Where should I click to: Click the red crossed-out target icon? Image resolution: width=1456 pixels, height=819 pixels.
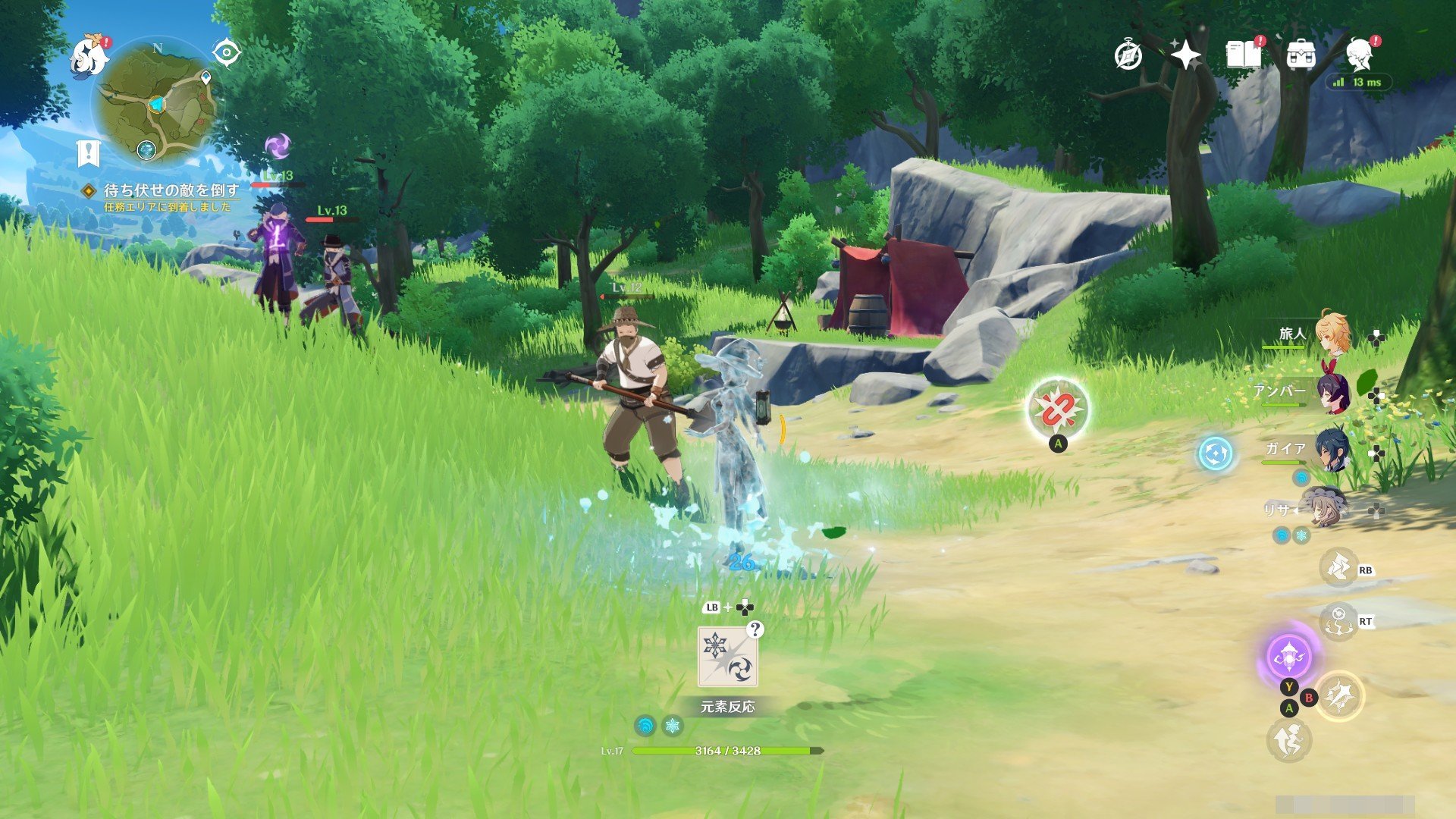[1057, 409]
